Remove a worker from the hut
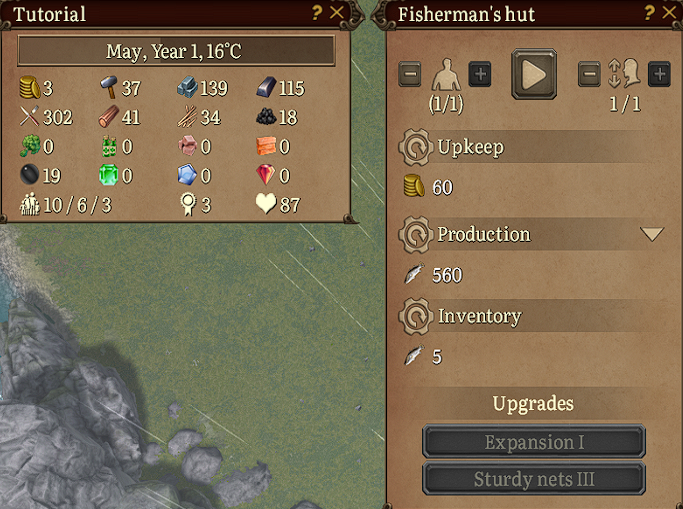The height and width of the screenshot is (509, 683). 410,74
